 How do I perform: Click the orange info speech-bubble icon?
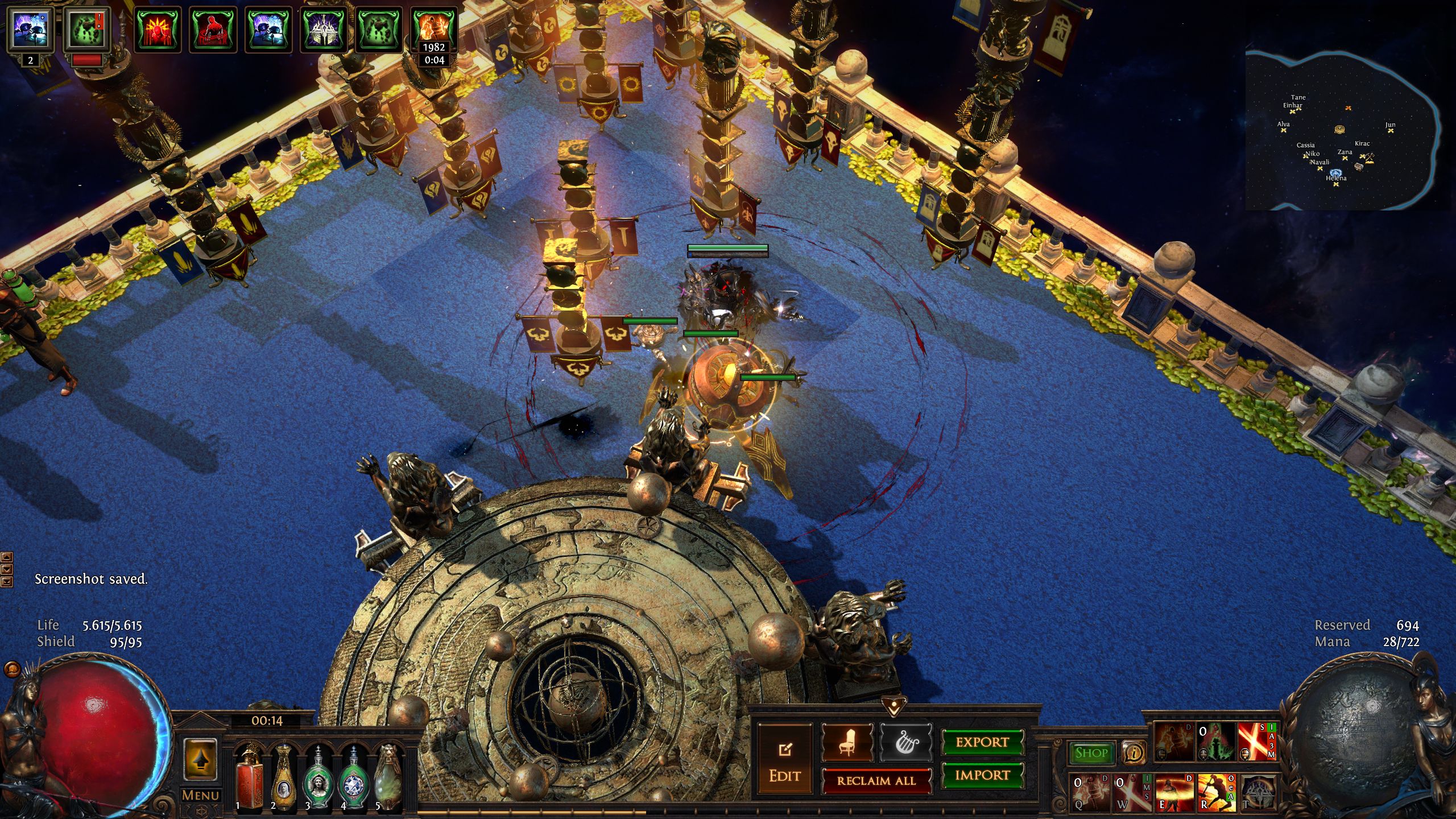(x=1134, y=753)
